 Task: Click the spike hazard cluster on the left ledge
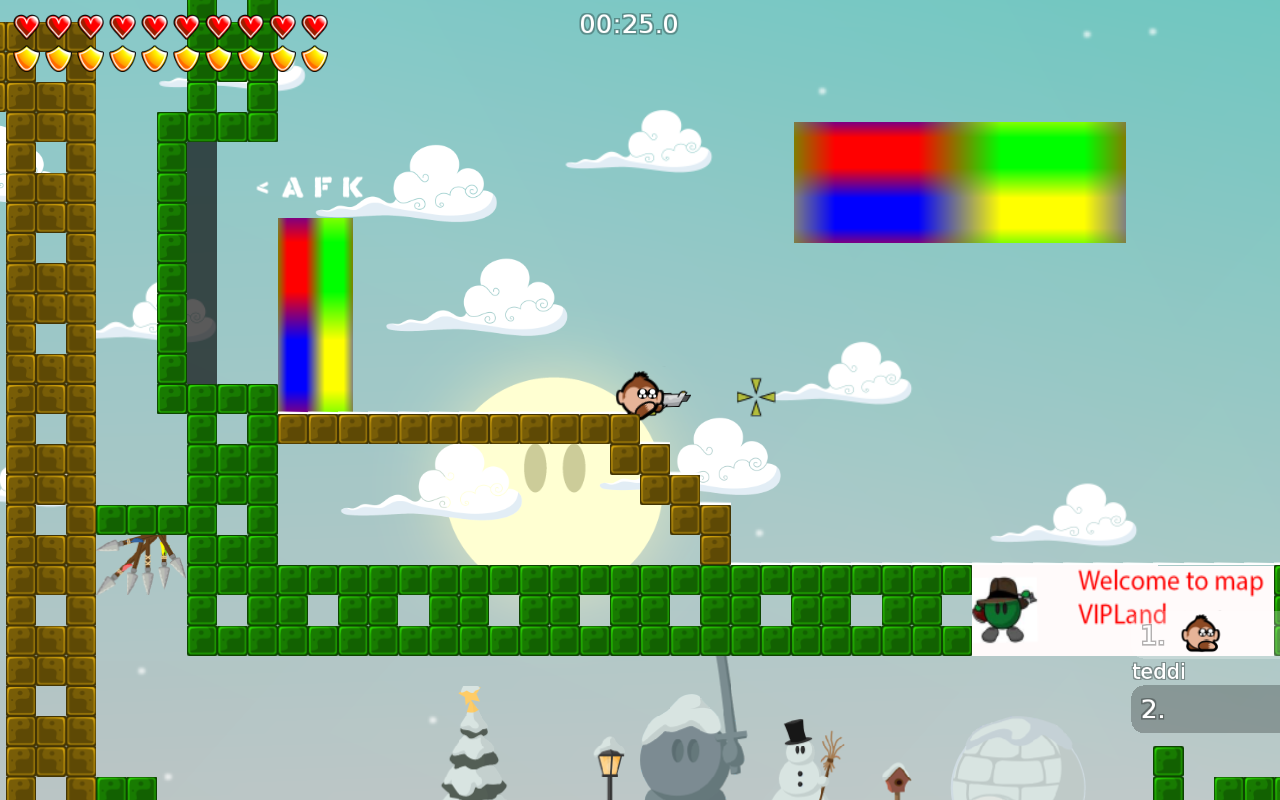pos(140,560)
